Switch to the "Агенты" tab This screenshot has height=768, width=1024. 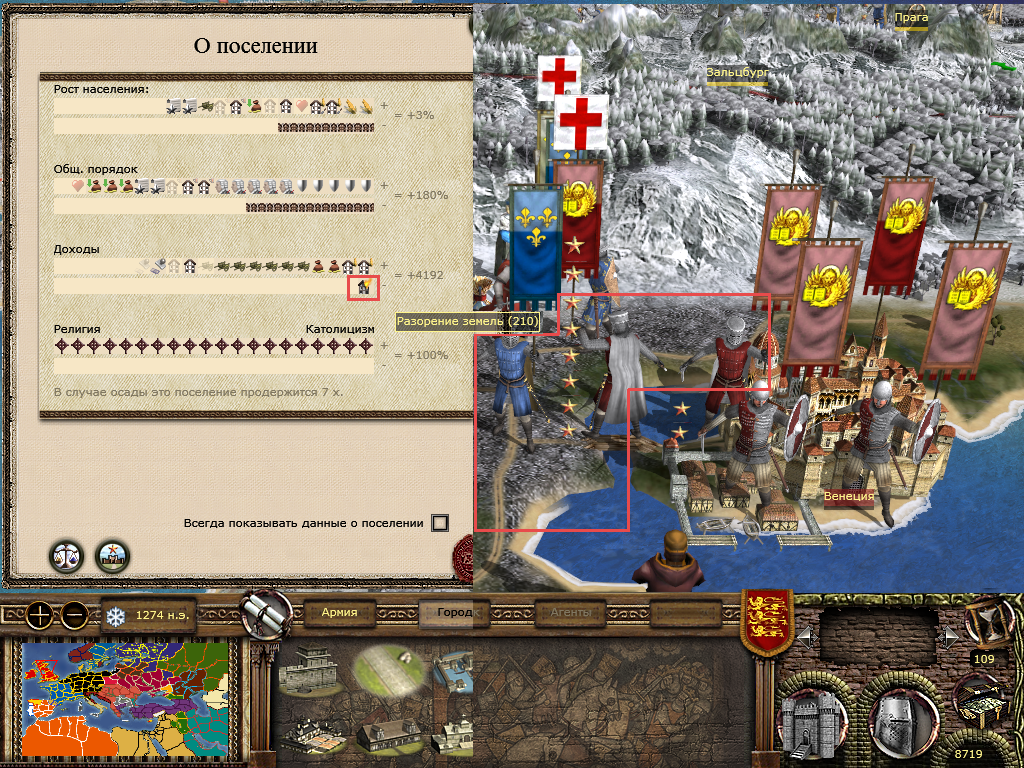click(x=570, y=612)
